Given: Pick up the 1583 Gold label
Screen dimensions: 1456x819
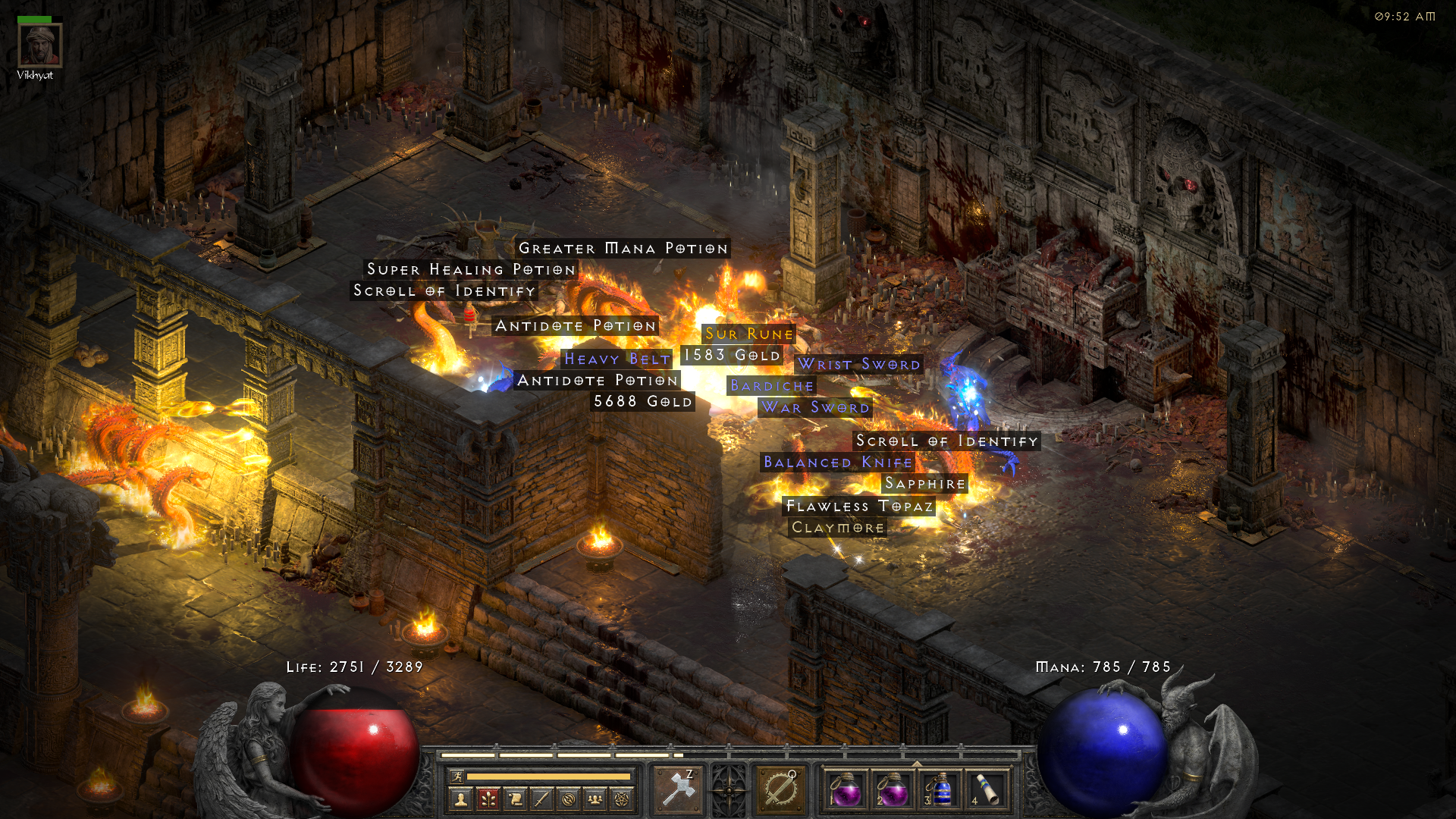Looking at the screenshot, I should tap(732, 355).
